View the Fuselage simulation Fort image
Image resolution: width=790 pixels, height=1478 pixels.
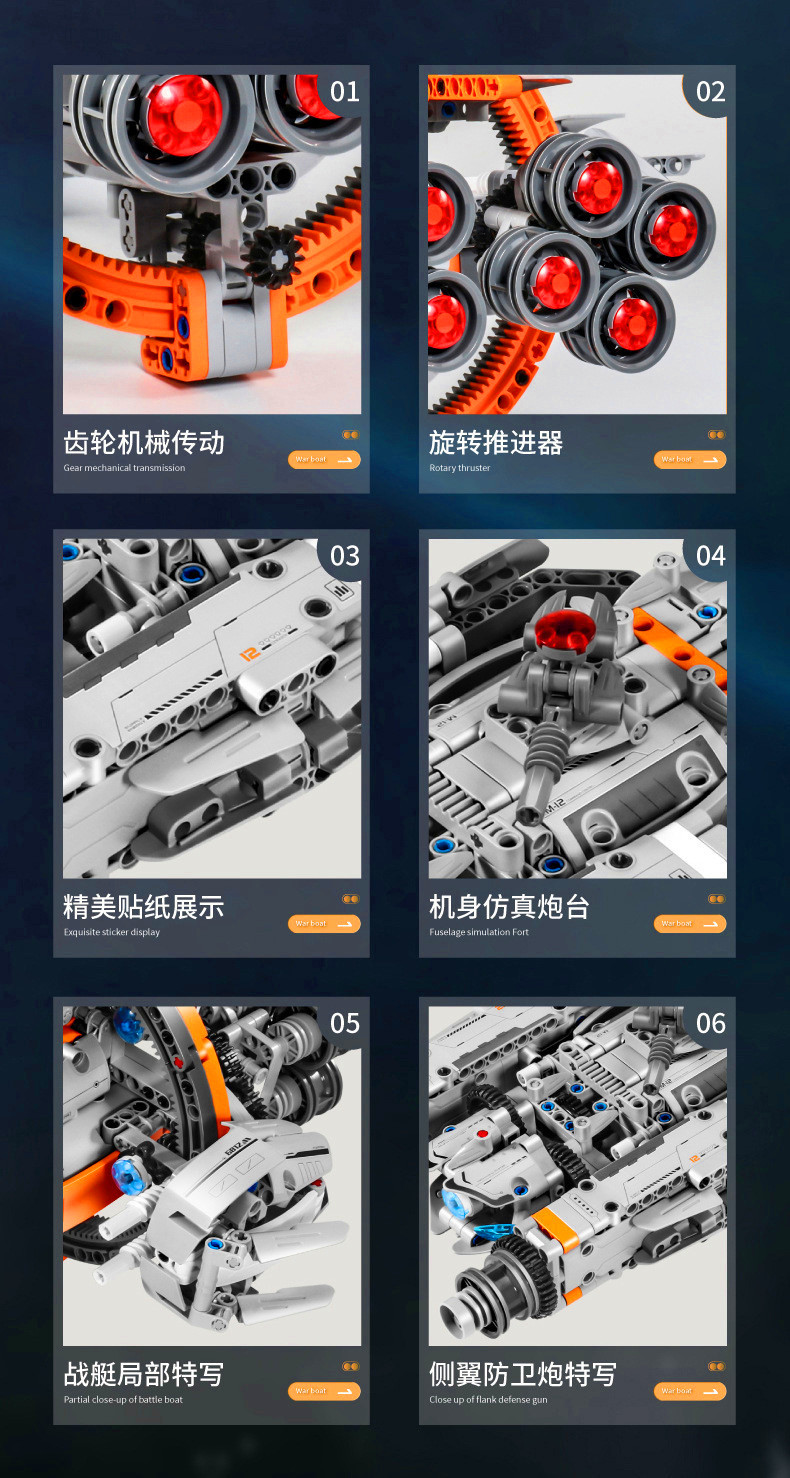[x=577, y=708]
